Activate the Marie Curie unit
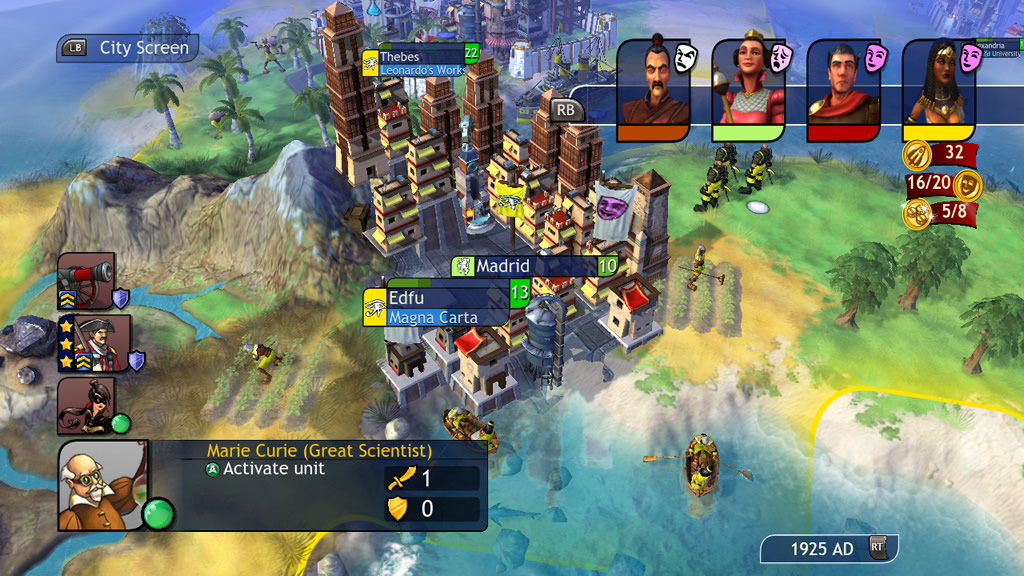Viewport: 1024px width, 576px height. (x=265, y=469)
